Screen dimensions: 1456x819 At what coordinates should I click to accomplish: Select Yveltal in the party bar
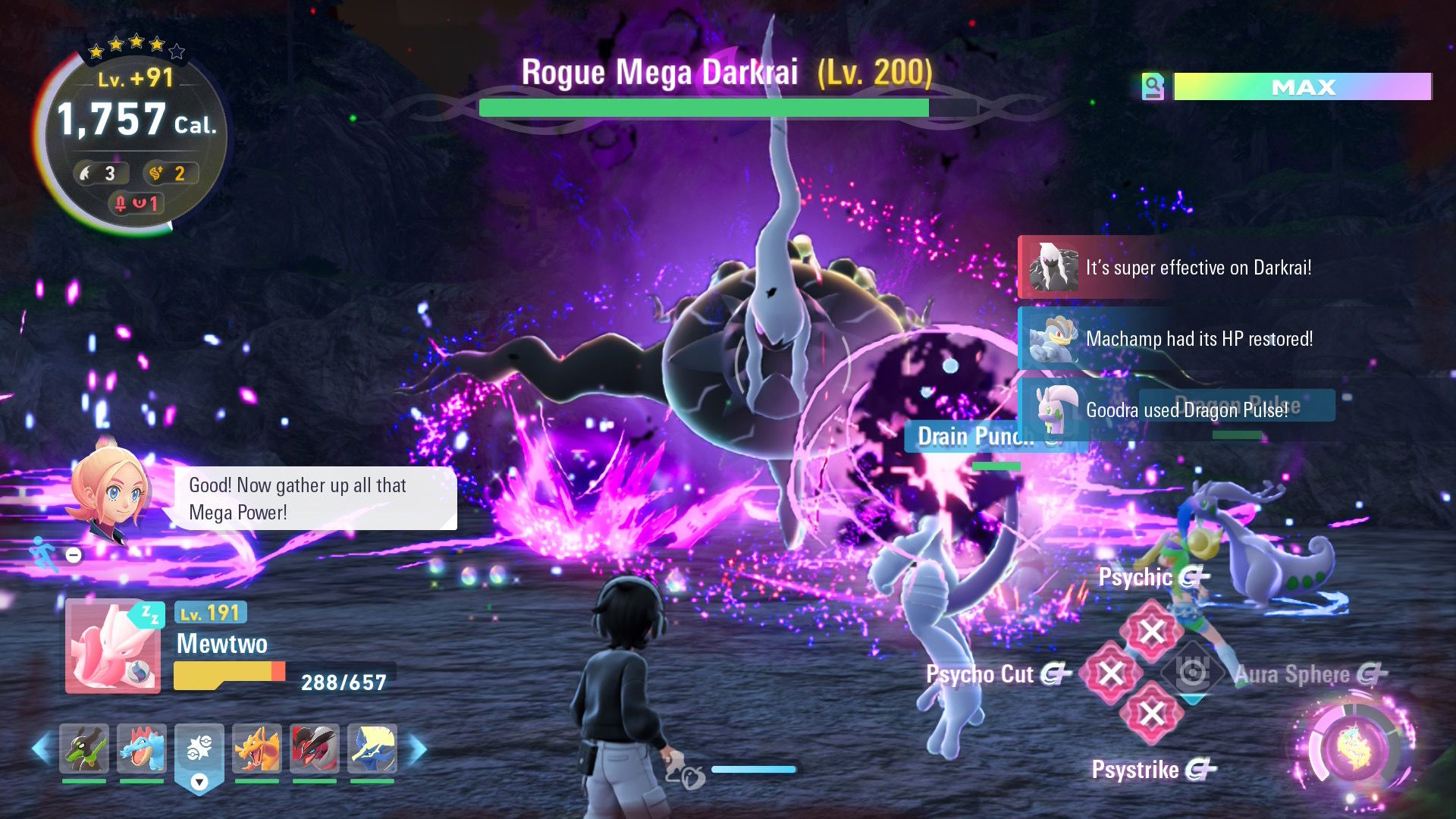tap(315, 748)
